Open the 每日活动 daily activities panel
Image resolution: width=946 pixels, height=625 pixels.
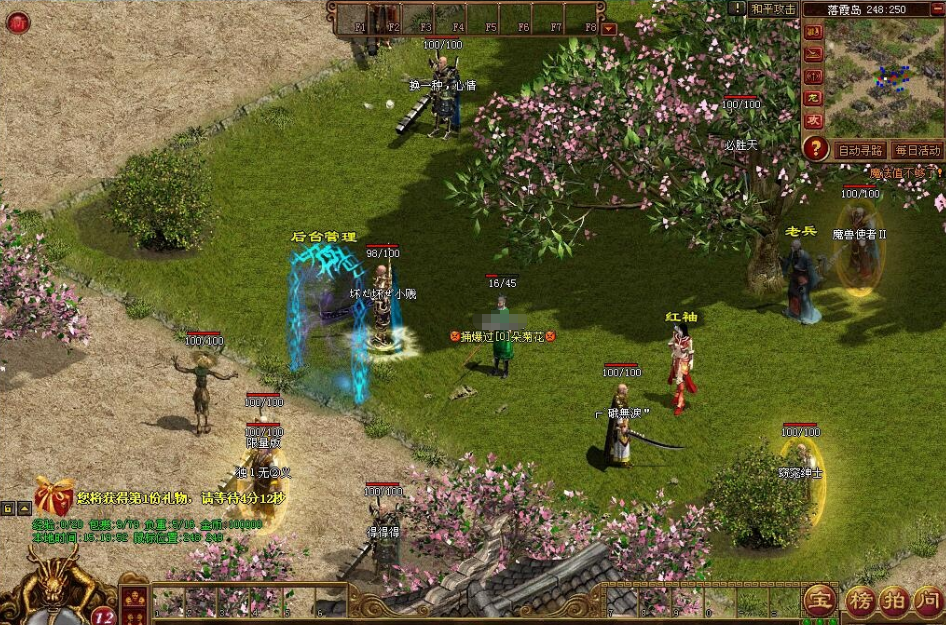click(x=917, y=151)
